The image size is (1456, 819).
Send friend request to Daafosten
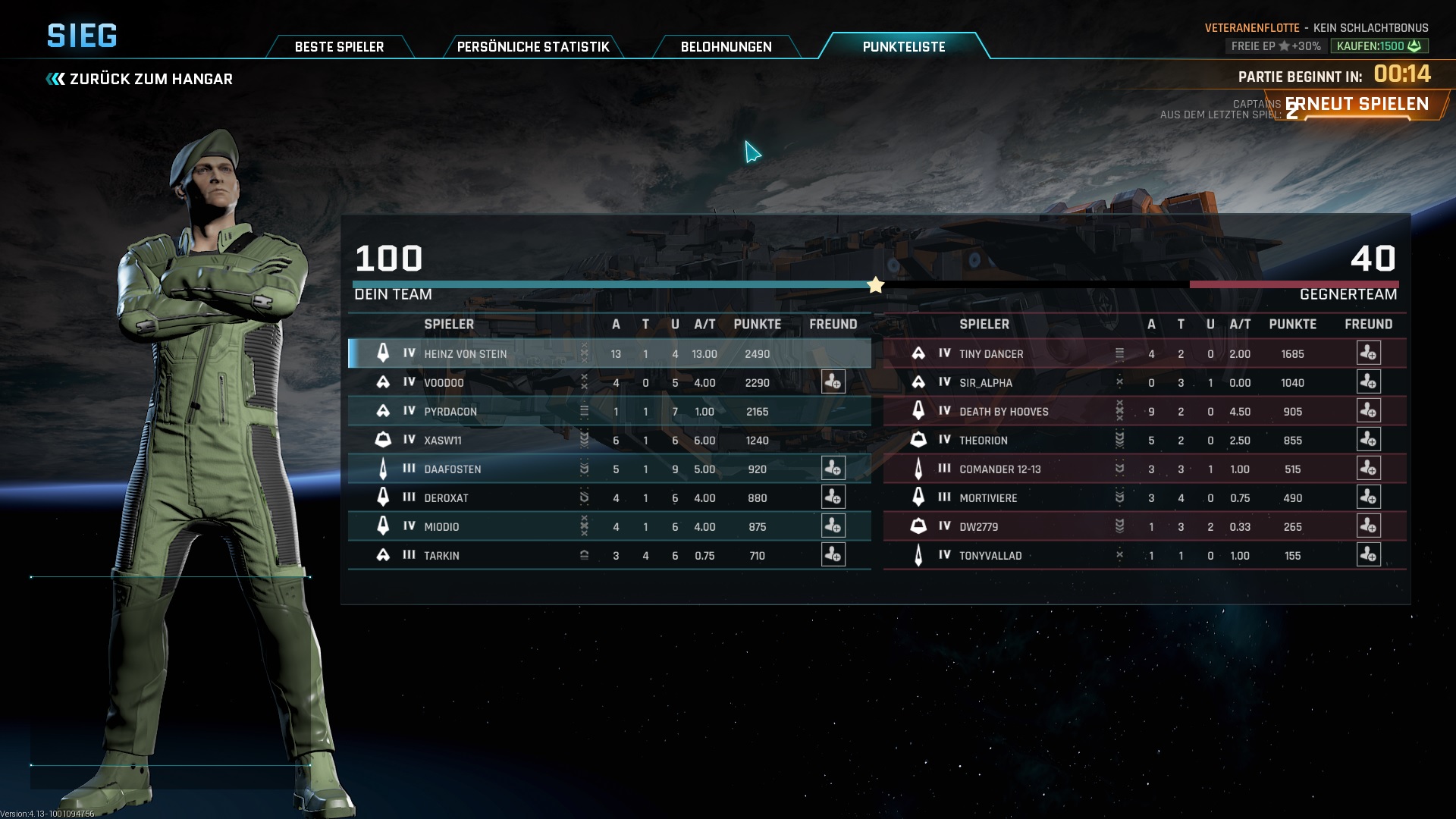(833, 469)
